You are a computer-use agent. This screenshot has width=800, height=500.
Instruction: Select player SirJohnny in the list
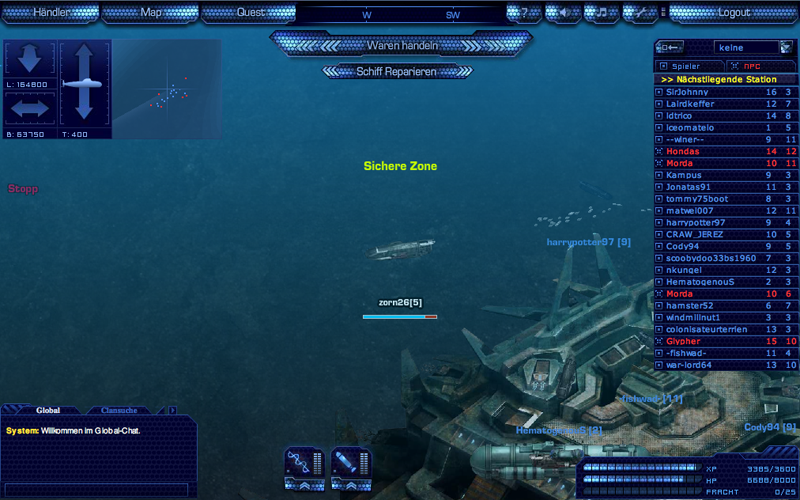pos(688,92)
